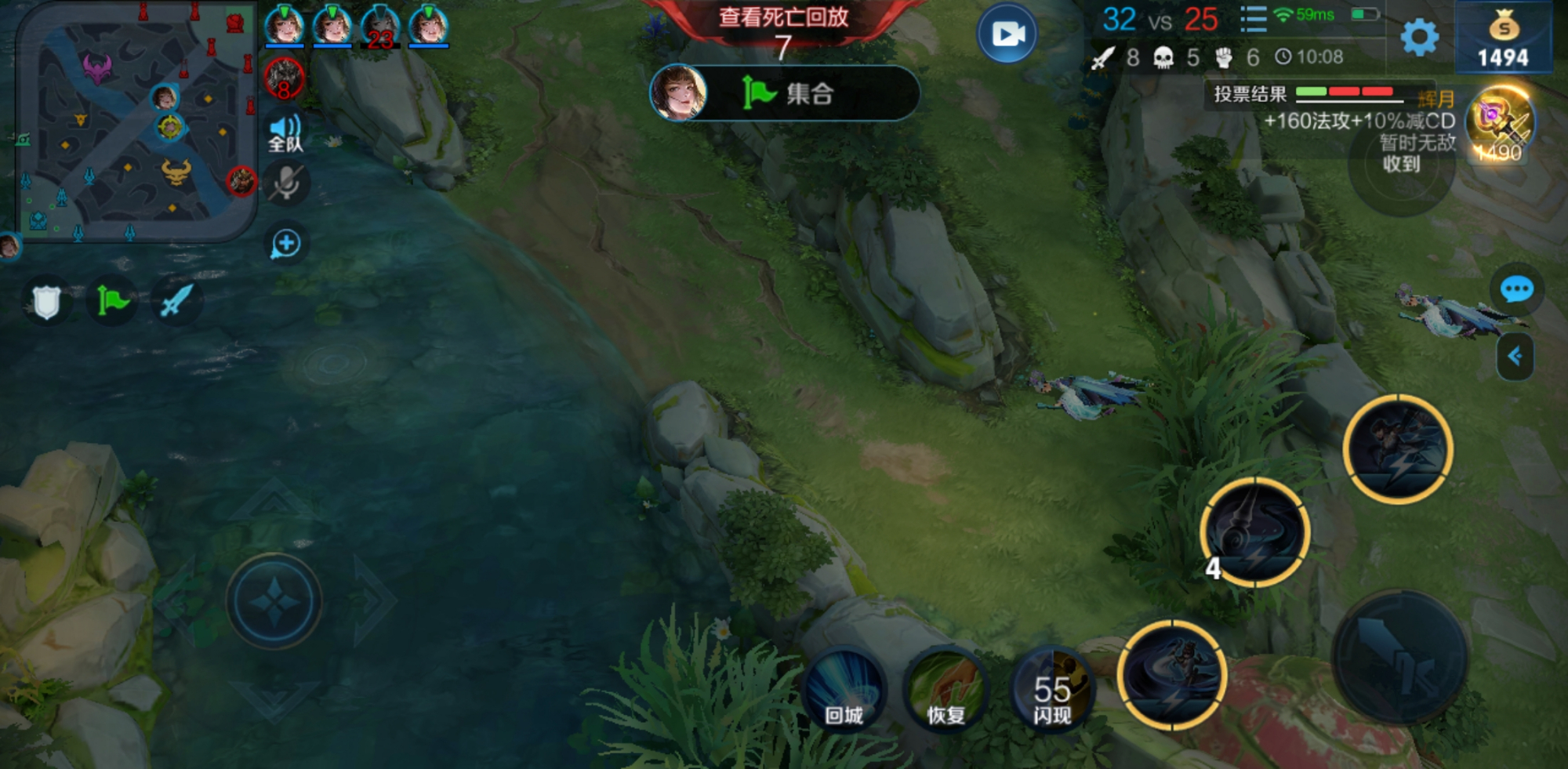Open the blue chat bubble
The image size is (1568, 769).
1516,290
